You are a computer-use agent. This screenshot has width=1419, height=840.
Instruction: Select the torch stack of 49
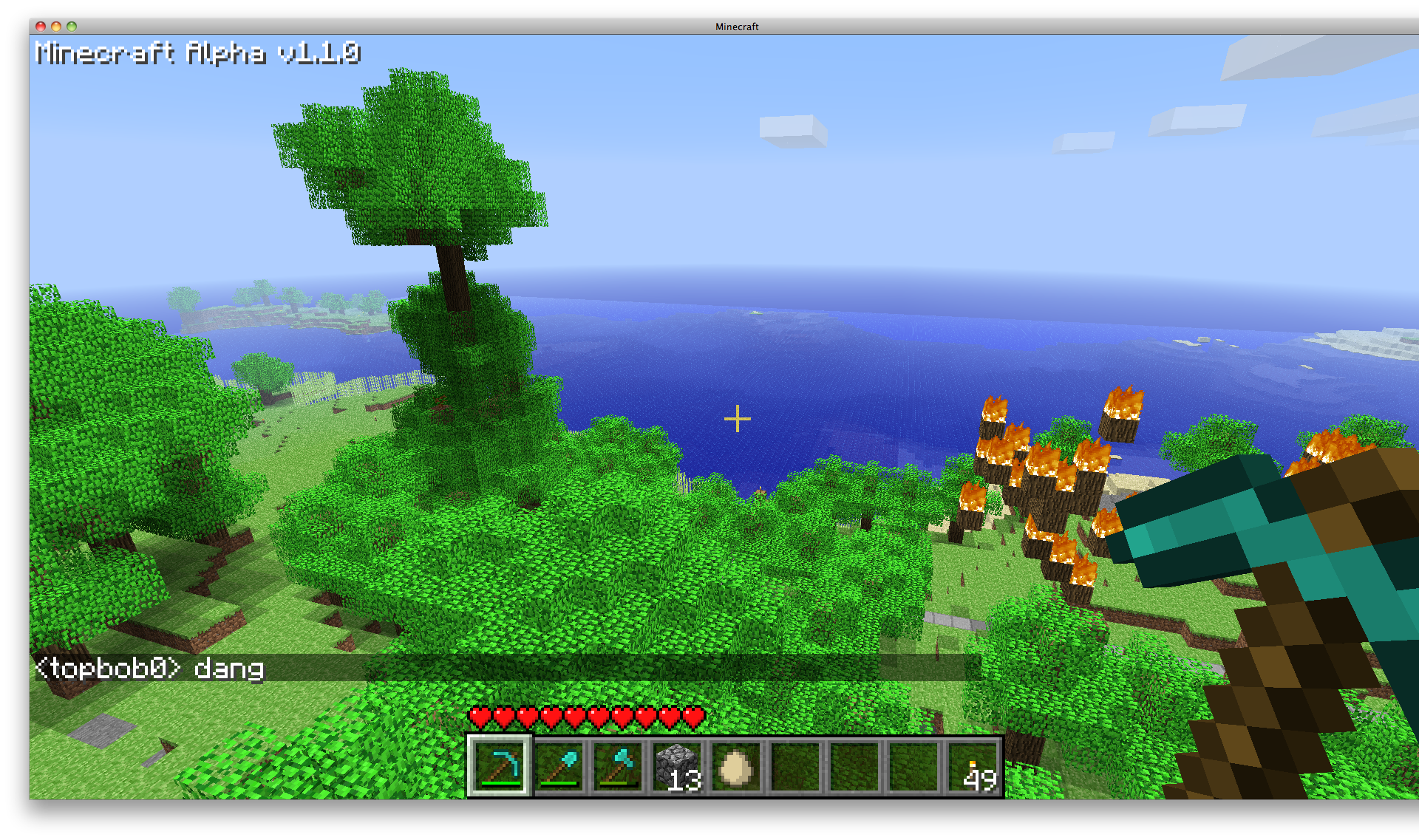pos(973,766)
